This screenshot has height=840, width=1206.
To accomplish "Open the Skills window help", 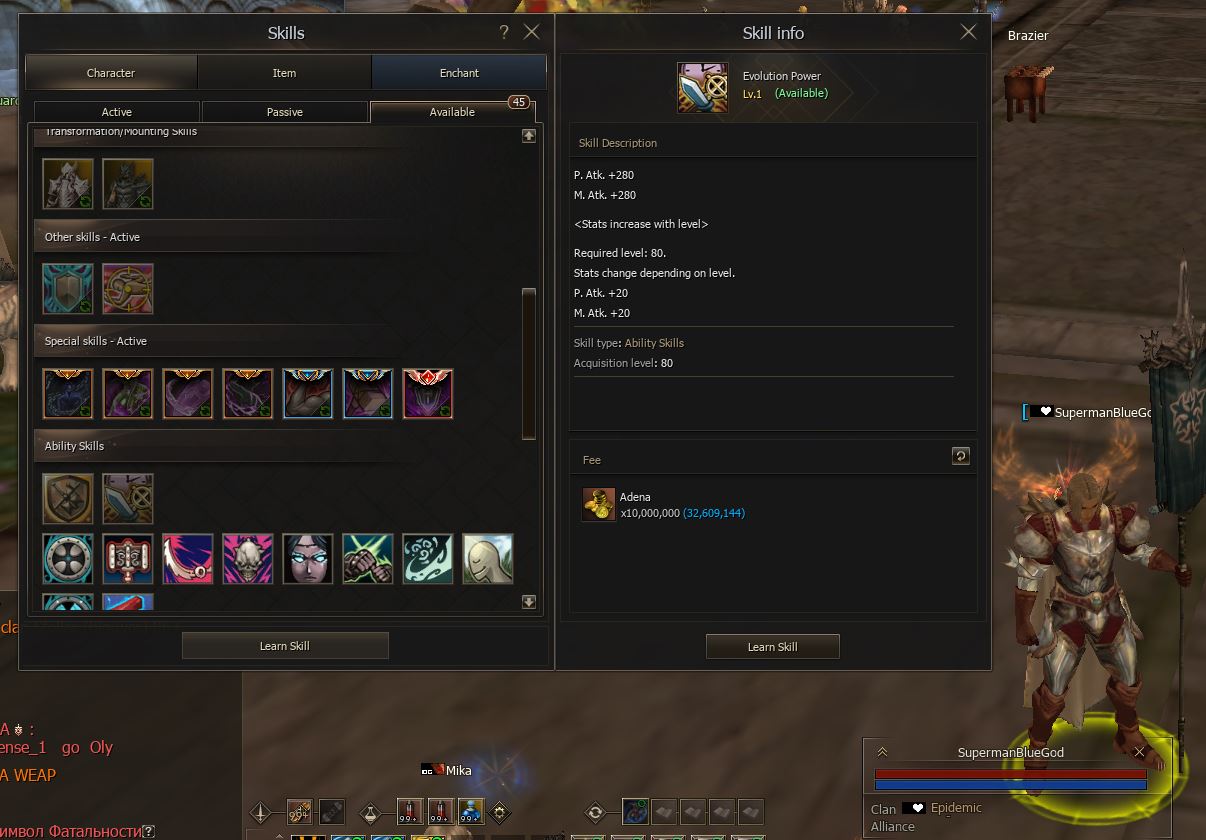I will (x=504, y=32).
